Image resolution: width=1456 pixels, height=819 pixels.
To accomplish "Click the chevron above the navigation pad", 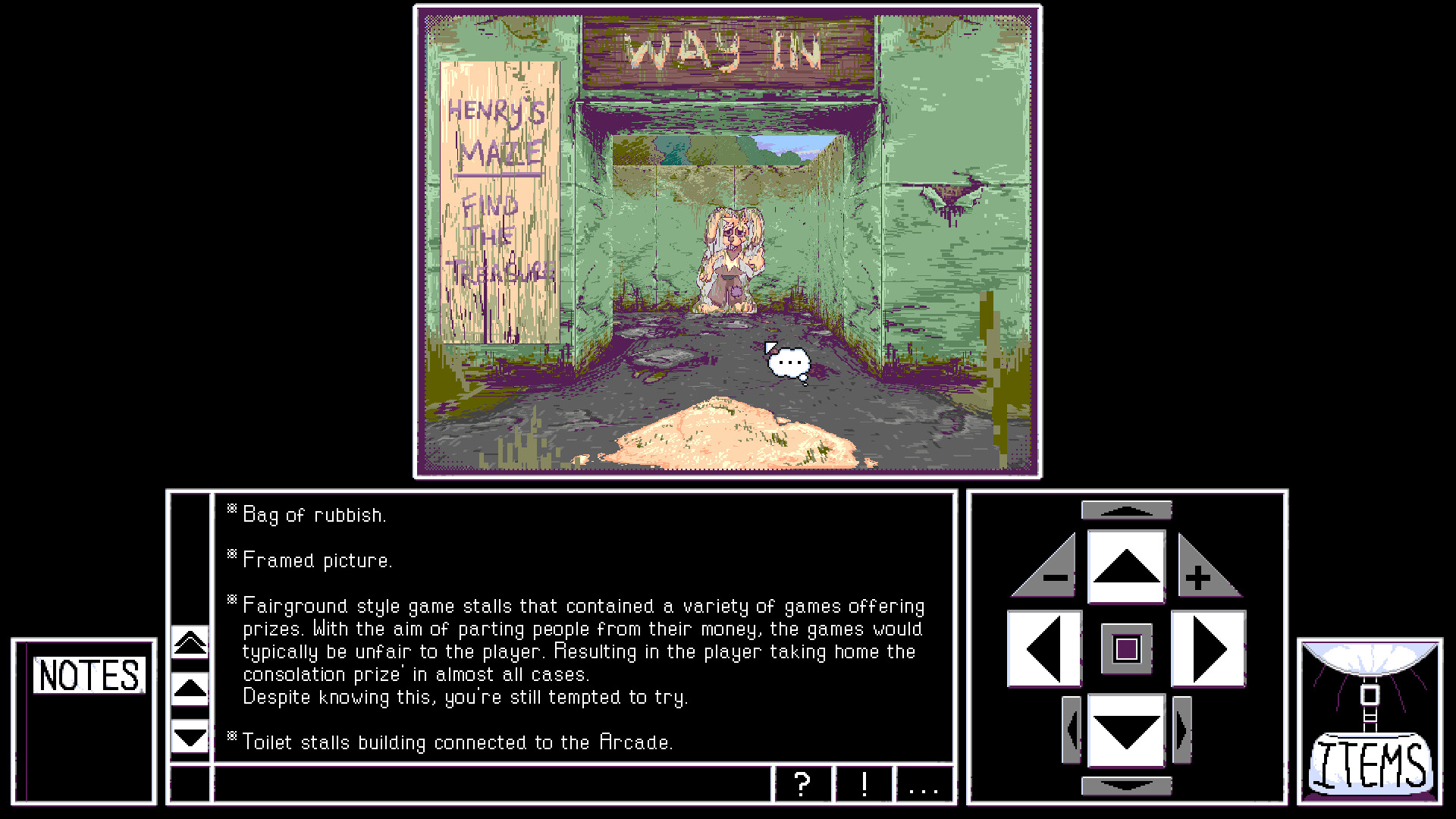I will [x=1125, y=510].
